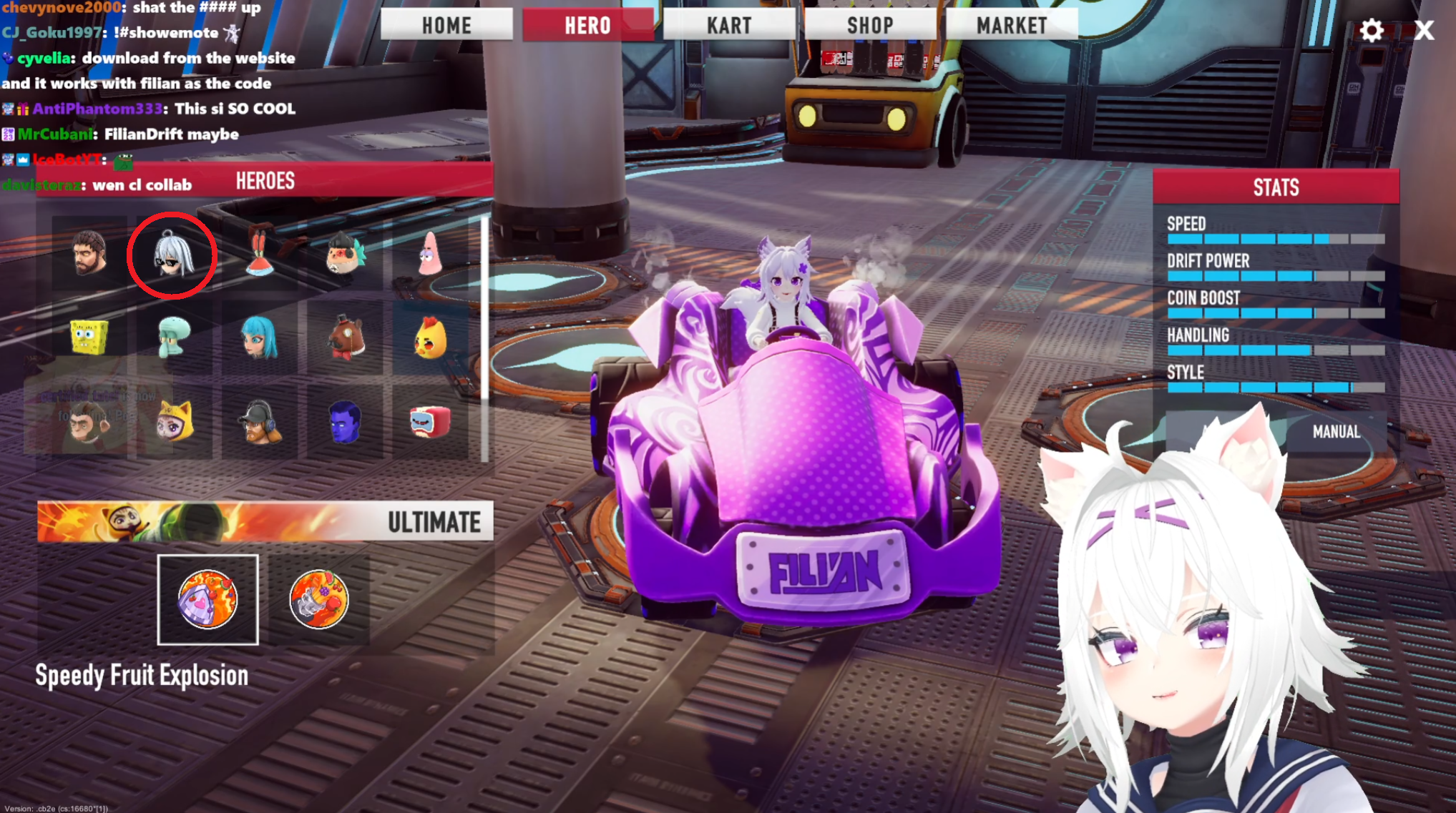The image size is (1456, 813).
Task: Switch to the KART tab
Action: pos(729,25)
